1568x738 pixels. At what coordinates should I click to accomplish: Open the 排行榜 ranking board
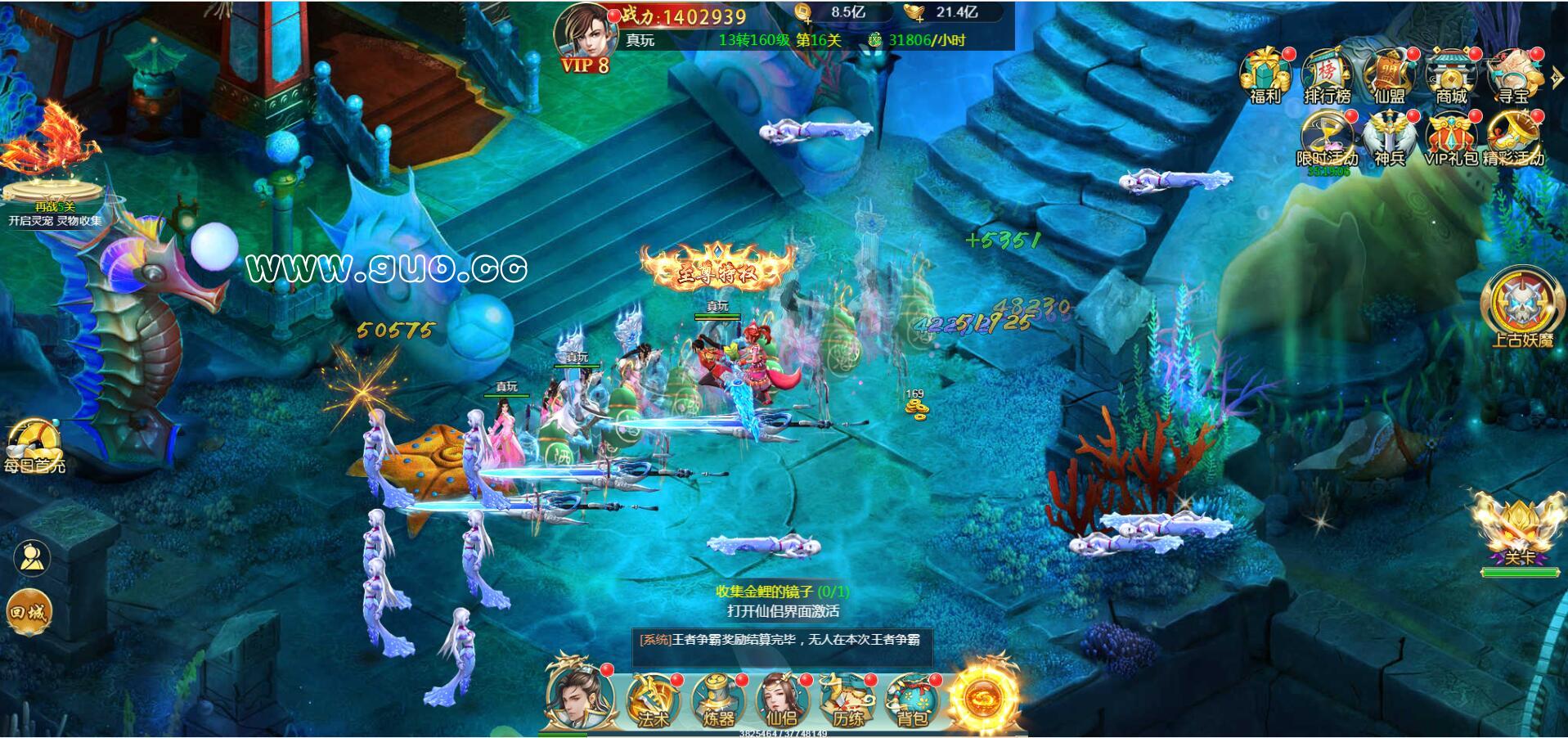pos(1327,75)
